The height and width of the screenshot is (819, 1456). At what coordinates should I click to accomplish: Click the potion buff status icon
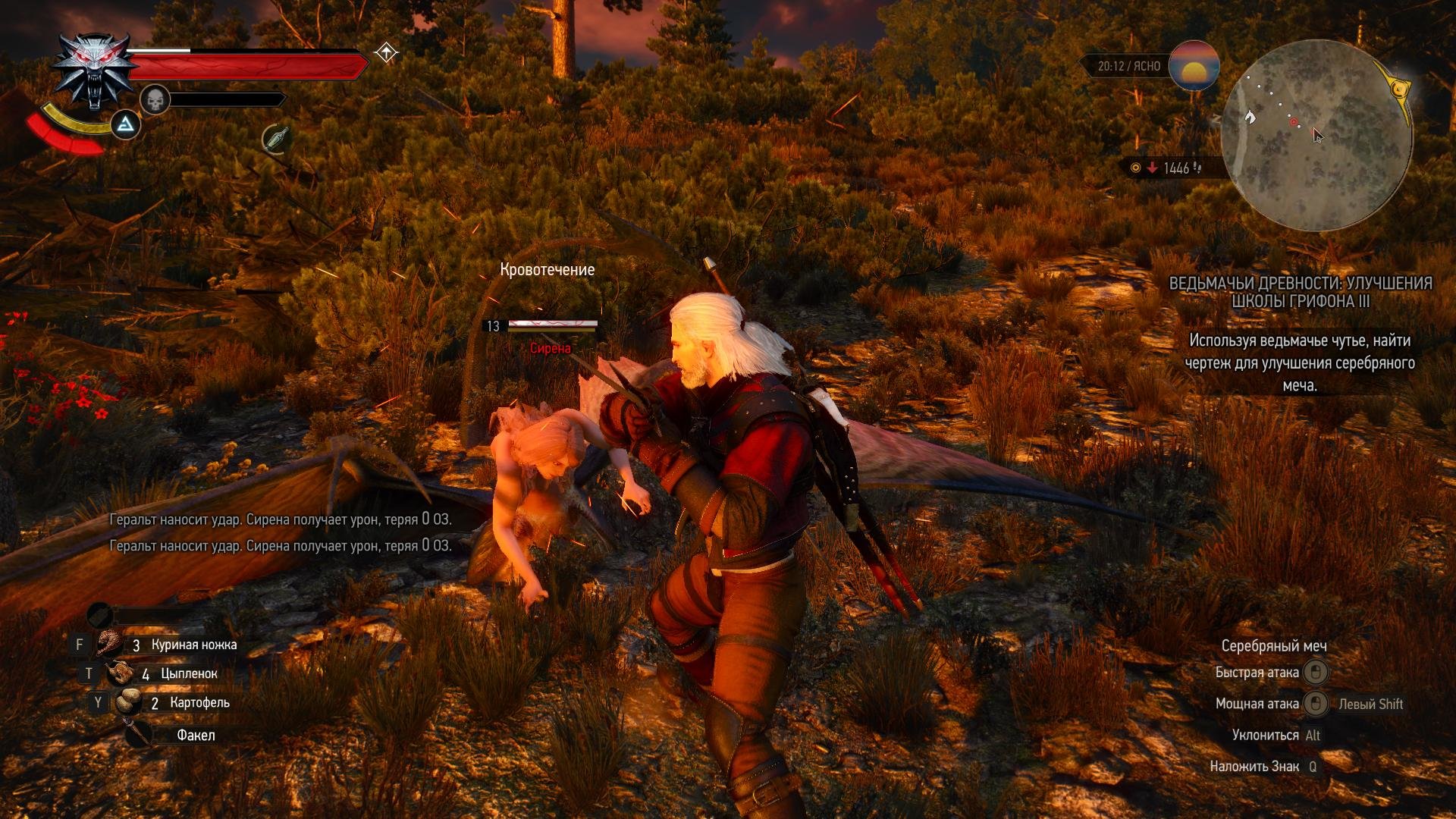click(x=277, y=139)
